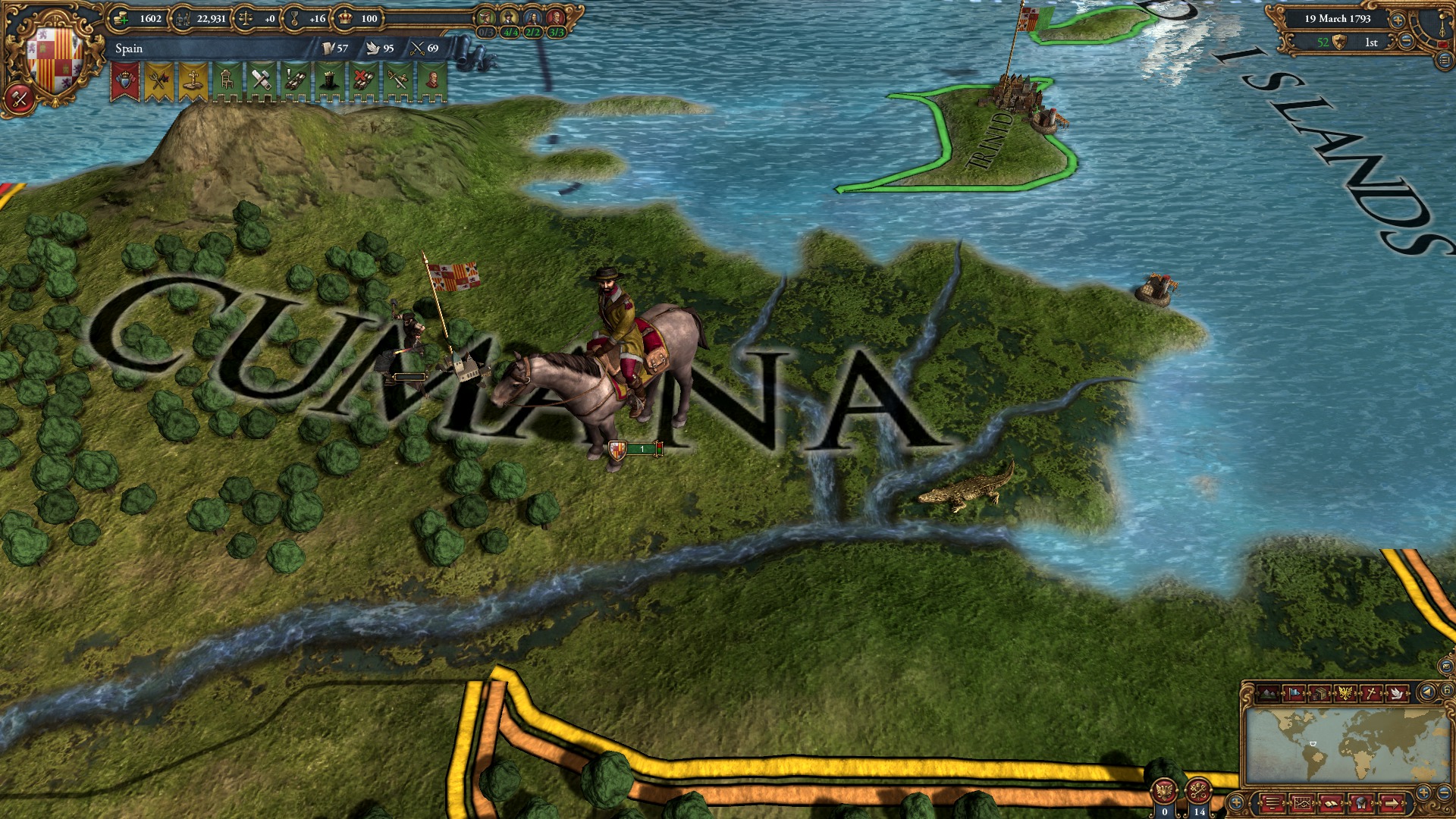Select the diplomatic mapmode (dove icon)
1456x819 pixels.
tap(1397, 693)
